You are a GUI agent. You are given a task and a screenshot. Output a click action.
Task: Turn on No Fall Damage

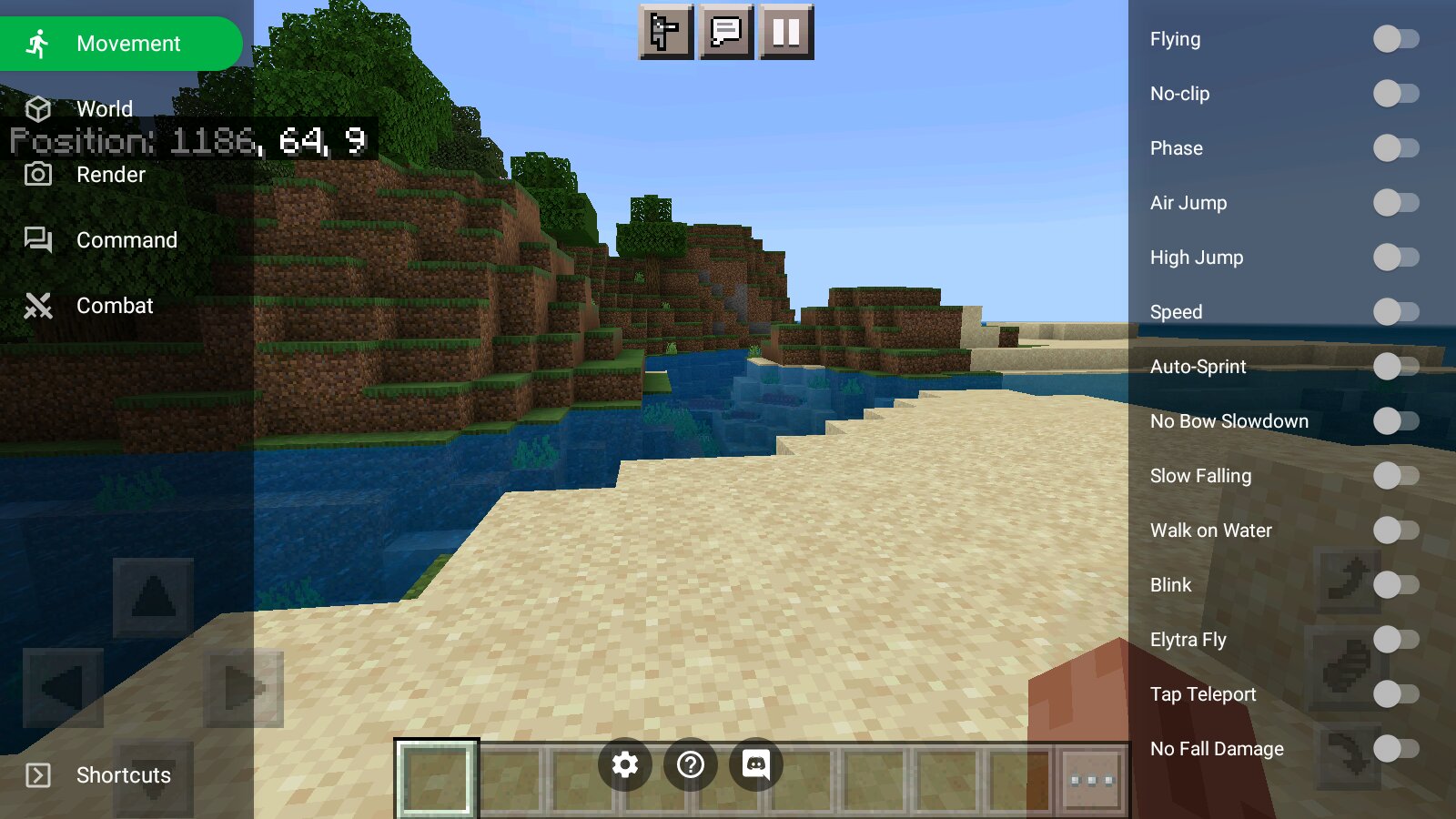pyautogui.click(x=1395, y=749)
